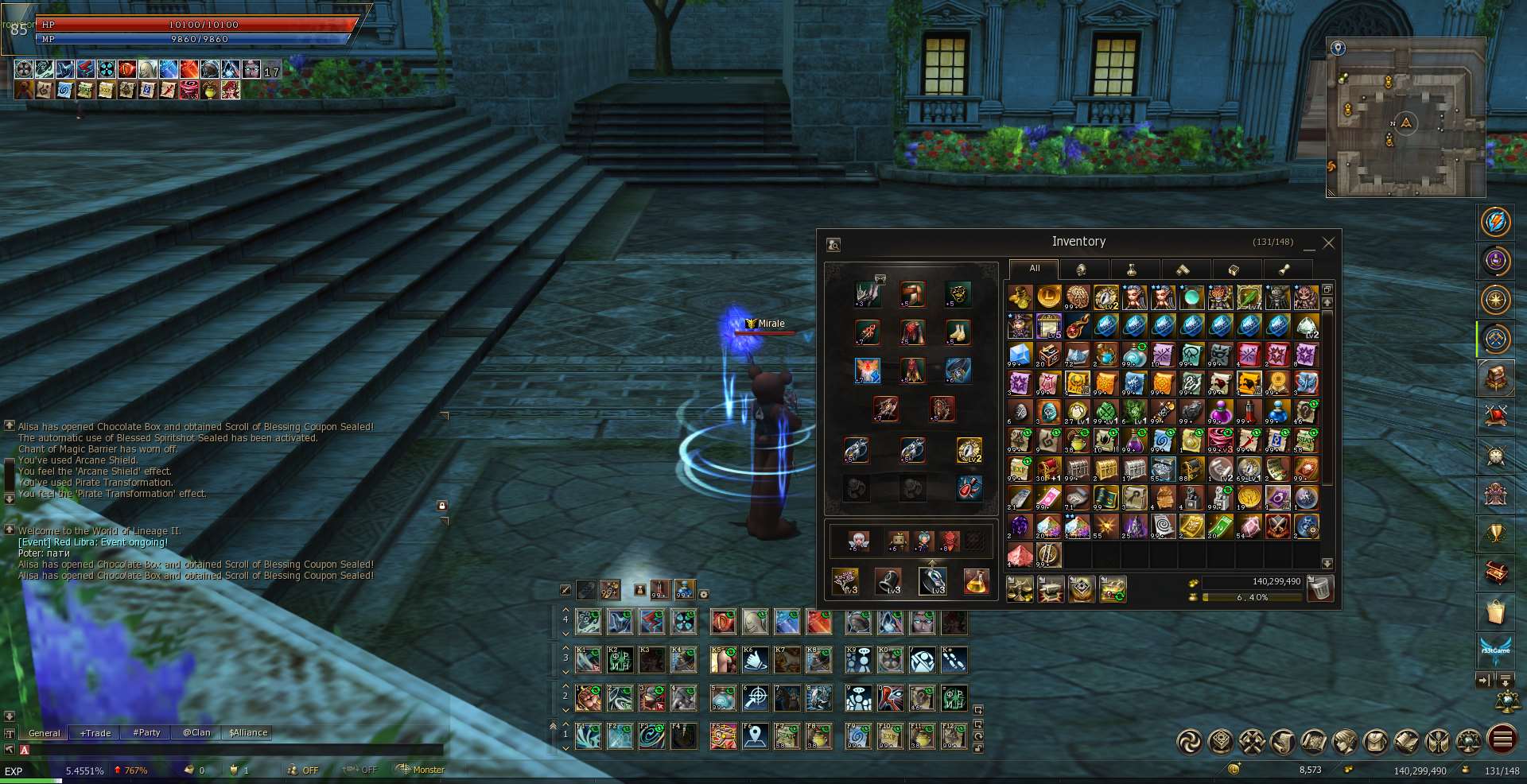Open the potion consumables tab in Inventory

[1131, 270]
